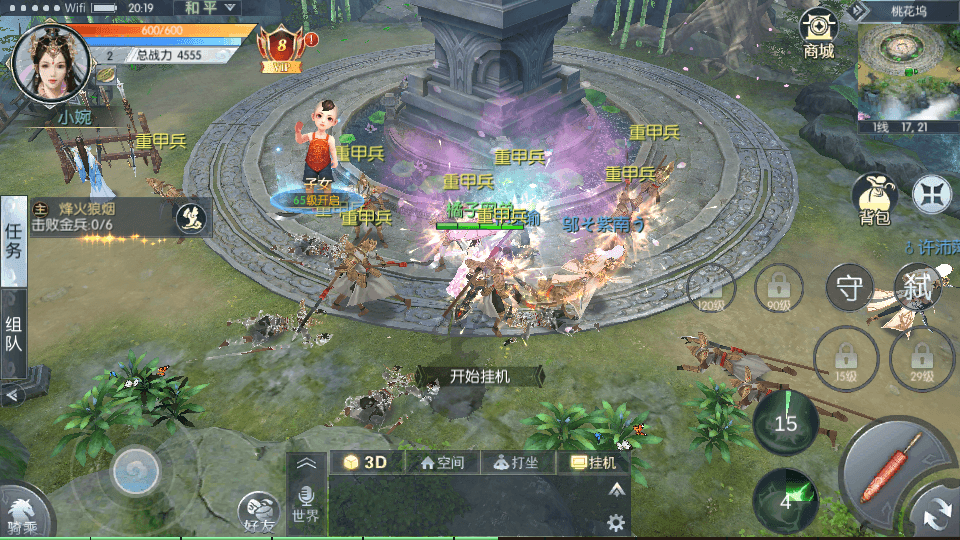The image size is (960, 540).
Task: Switch to the 任务 quest tab
Action: click(x=13, y=240)
